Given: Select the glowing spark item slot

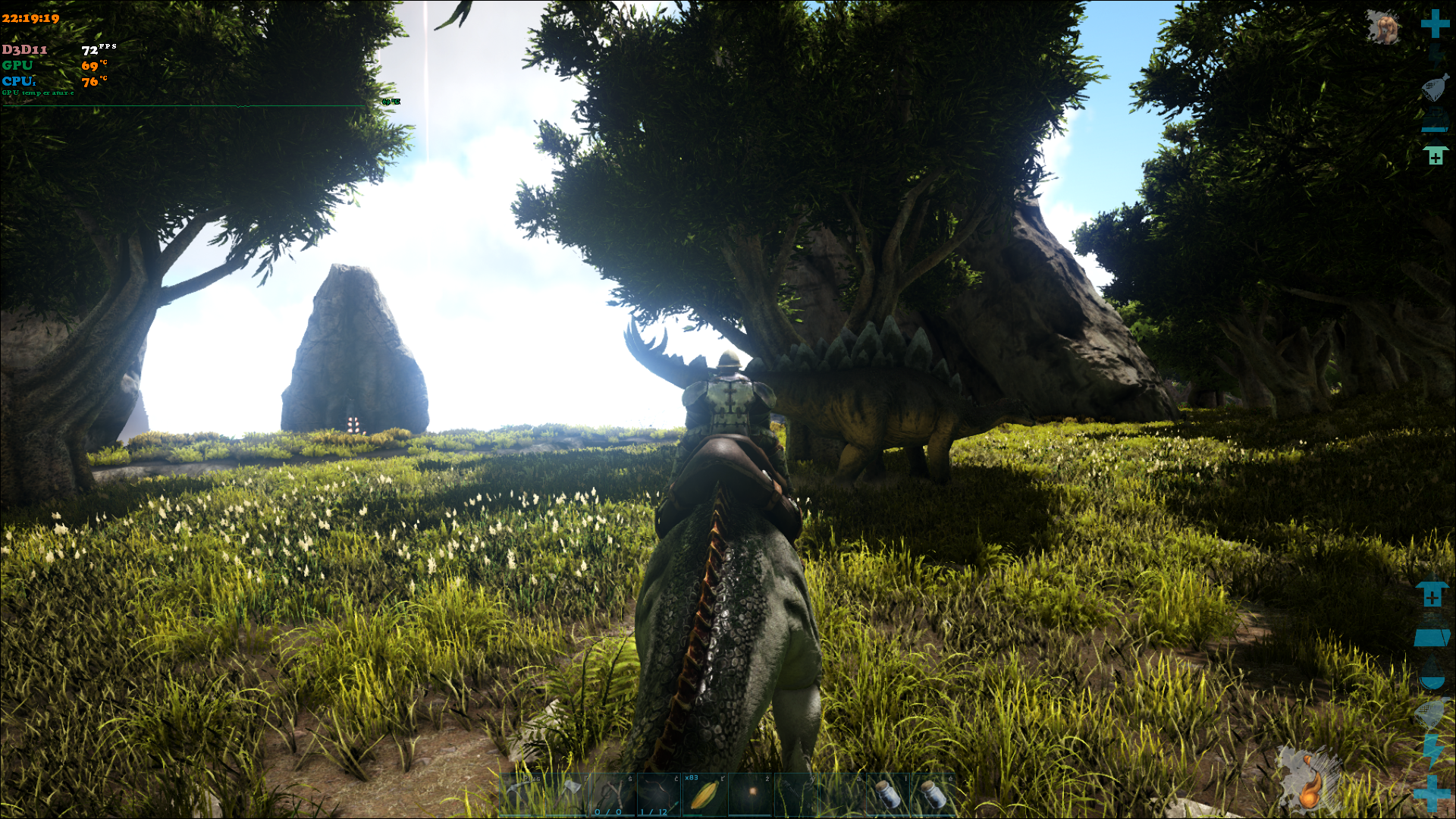Looking at the screenshot, I should coord(751,793).
